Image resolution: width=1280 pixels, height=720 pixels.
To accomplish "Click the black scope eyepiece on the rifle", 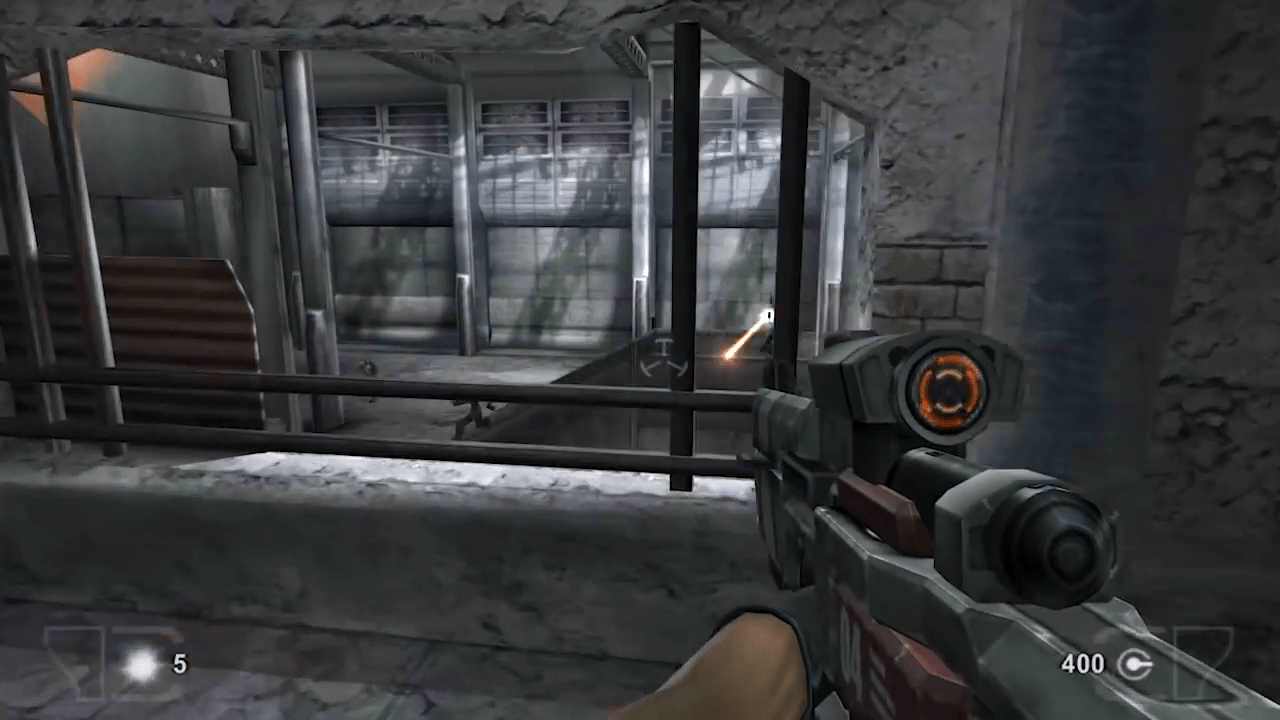I will 1055,545.
